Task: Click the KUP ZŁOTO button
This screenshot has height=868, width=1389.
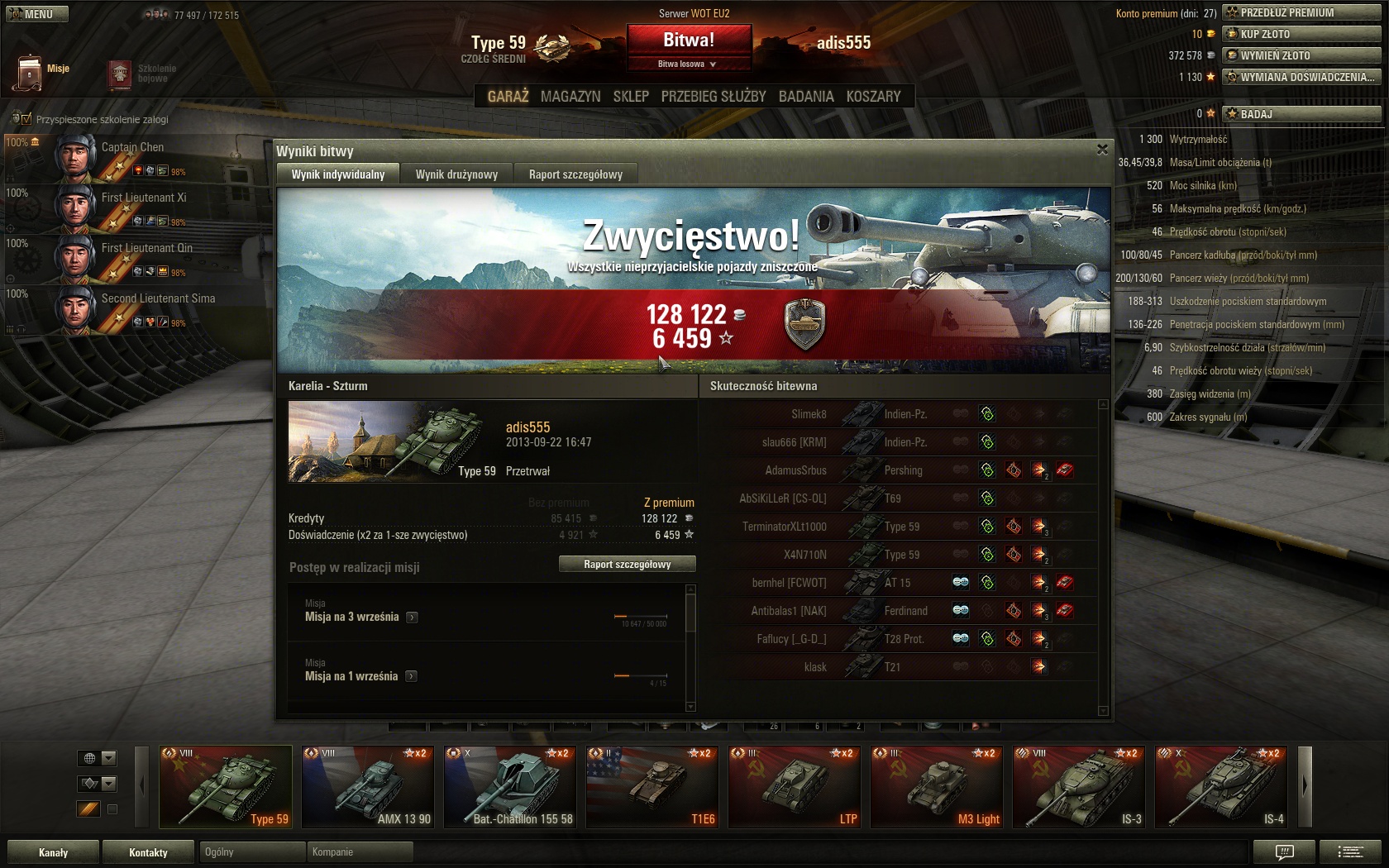Action: (x=1301, y=34)
